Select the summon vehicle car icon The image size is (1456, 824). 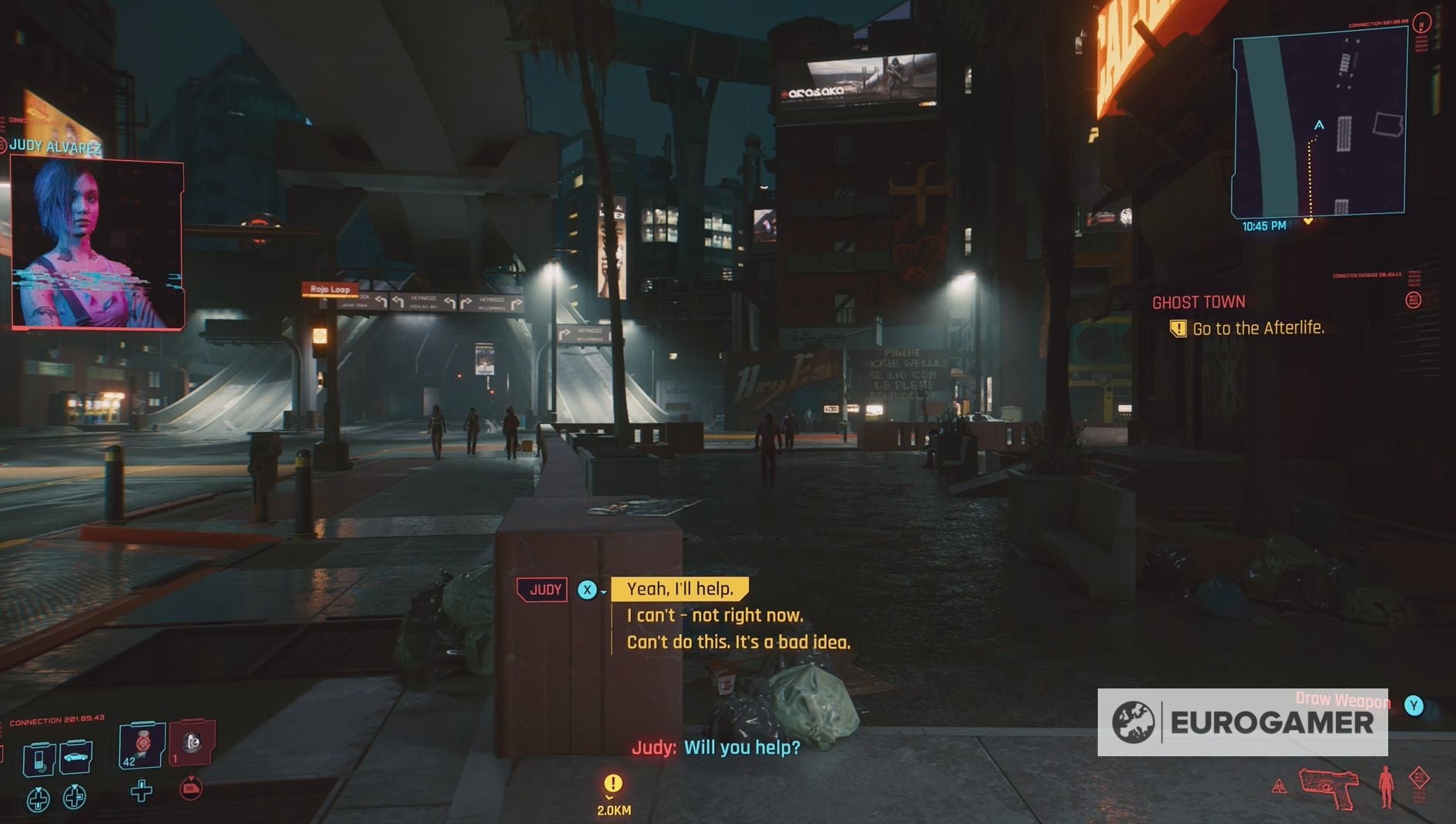(x=75, y=759)
